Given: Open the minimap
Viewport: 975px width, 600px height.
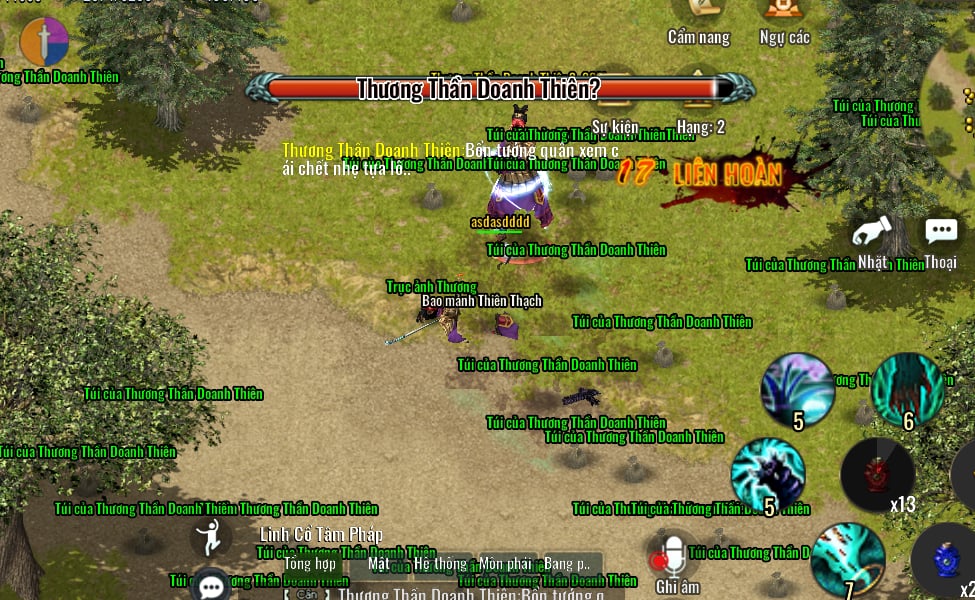Looking at the screenshot, I should (955, 100).
